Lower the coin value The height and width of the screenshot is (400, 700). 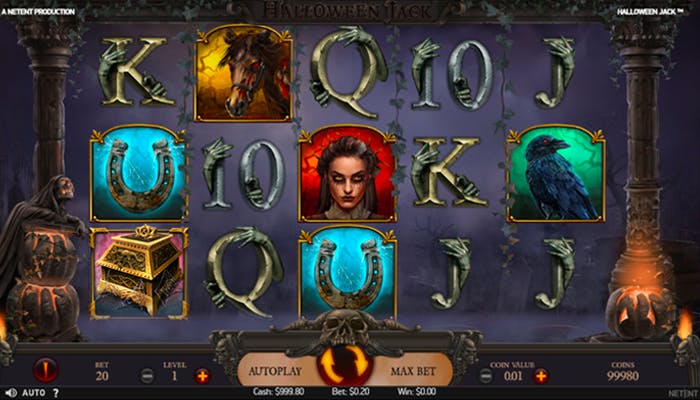tap(486, 376)
